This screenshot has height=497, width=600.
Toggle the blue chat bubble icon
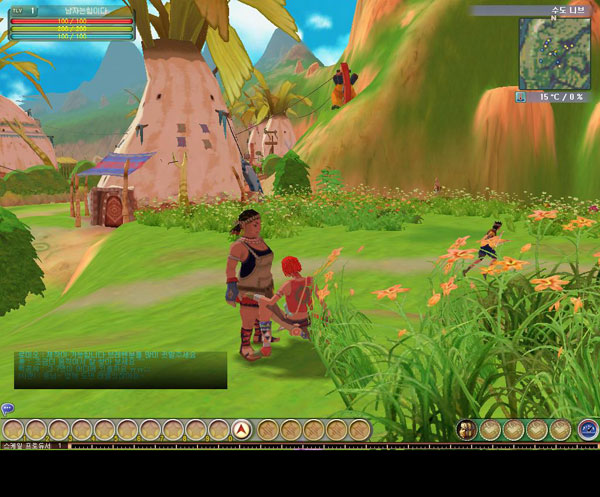[x=7, y=408]
